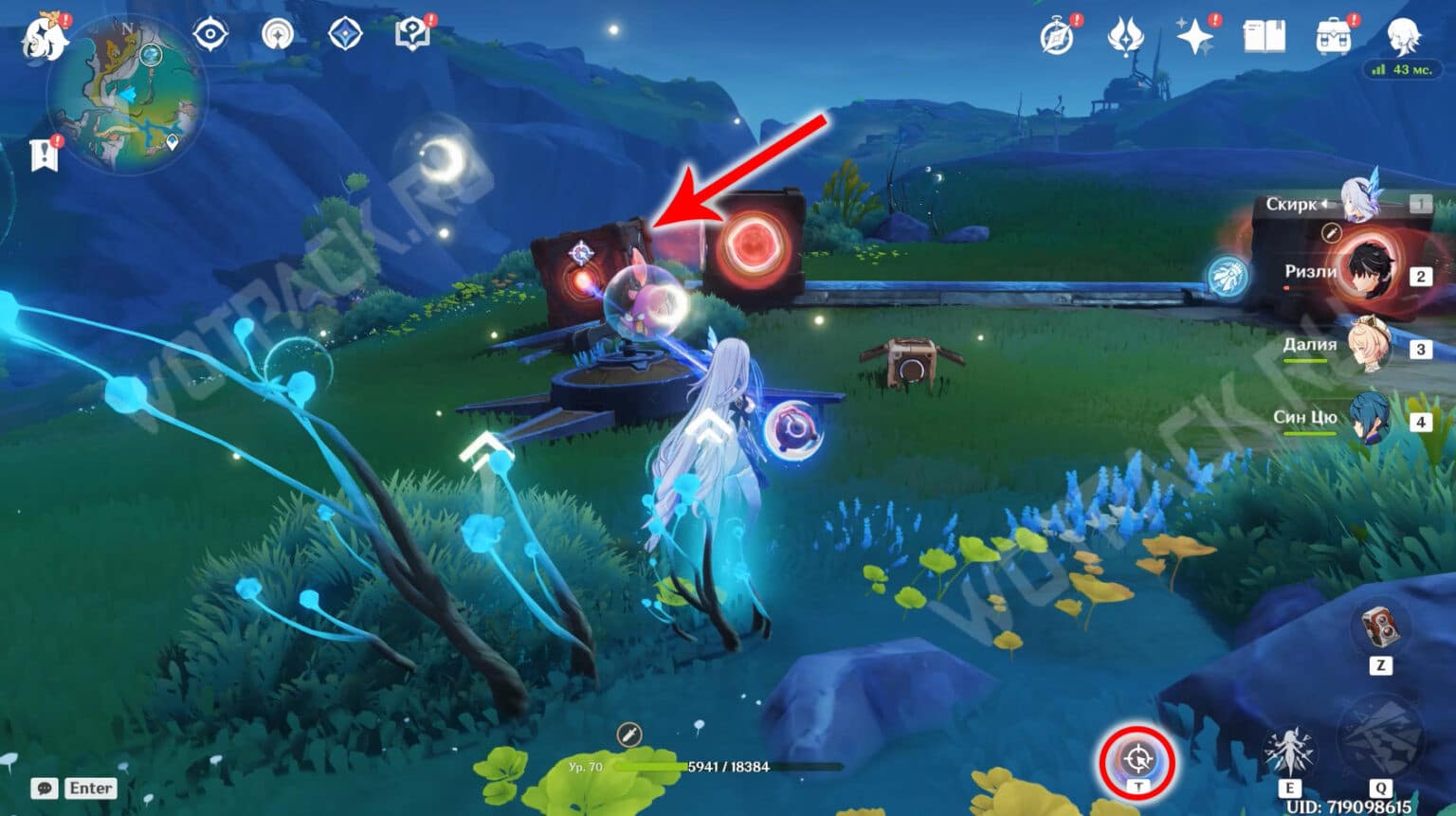
Task: Activate the elemental skill via E icon
Action: 1290,749
